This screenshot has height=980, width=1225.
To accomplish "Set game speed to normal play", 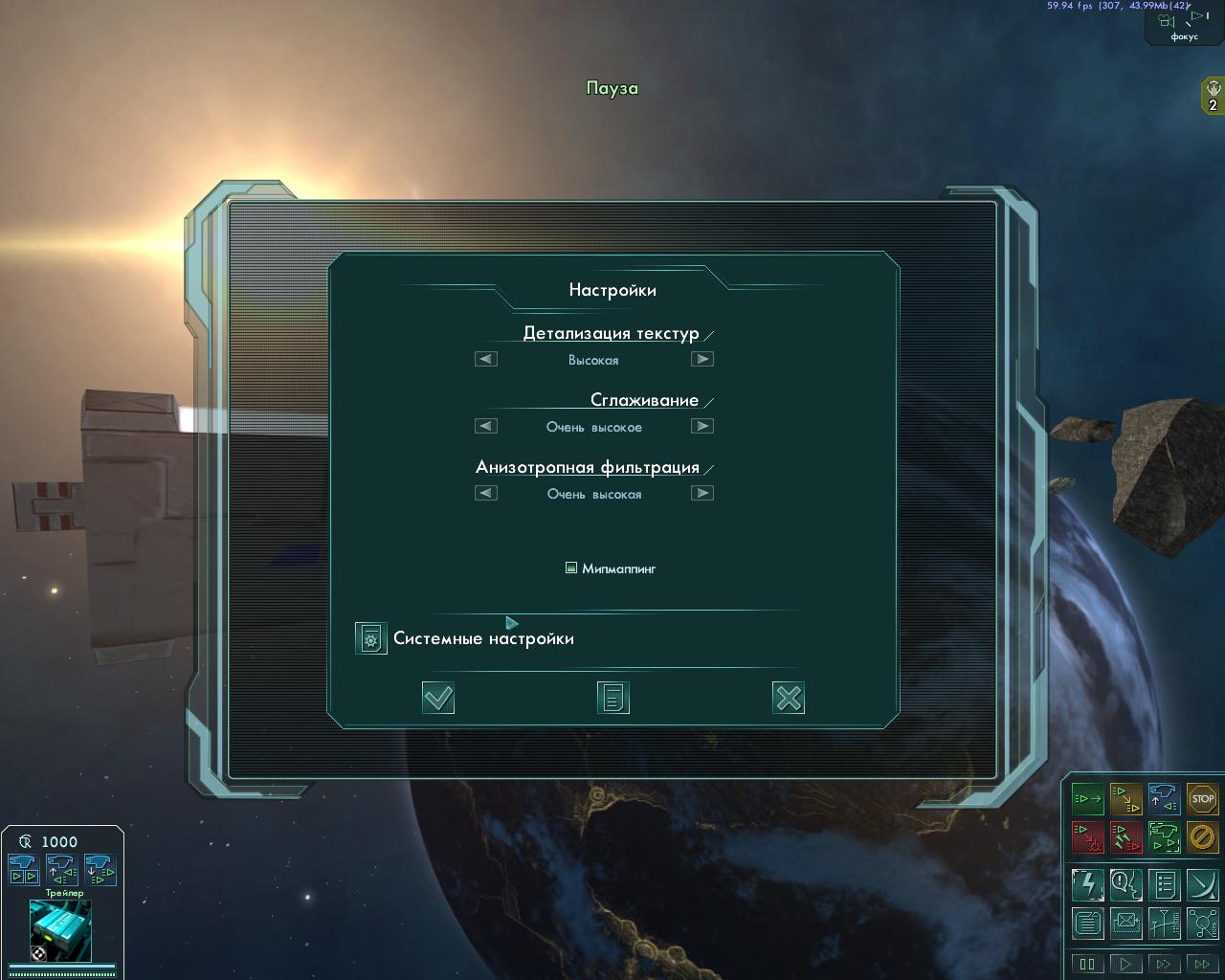I will (1125, 964).
